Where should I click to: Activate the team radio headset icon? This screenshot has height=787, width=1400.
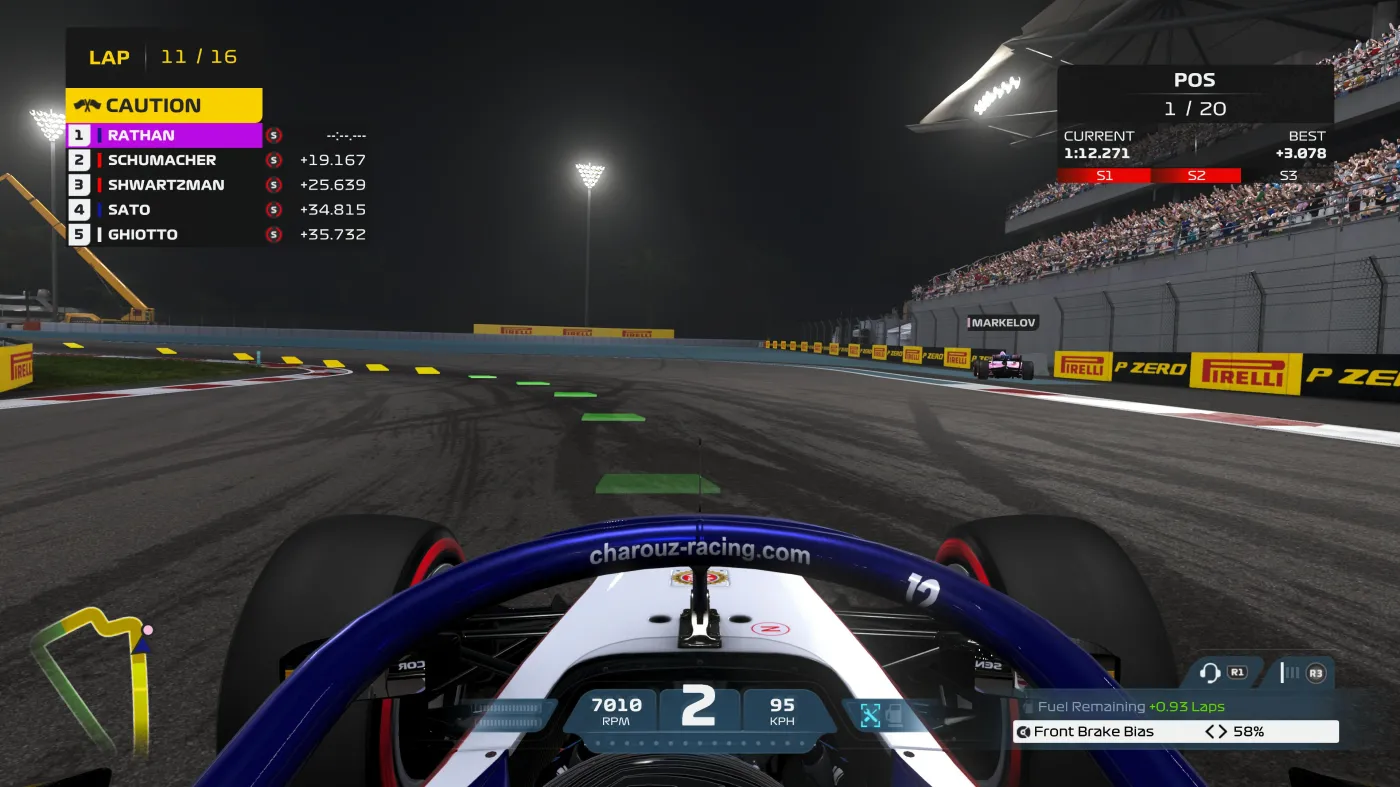[x=1210, y=673]
